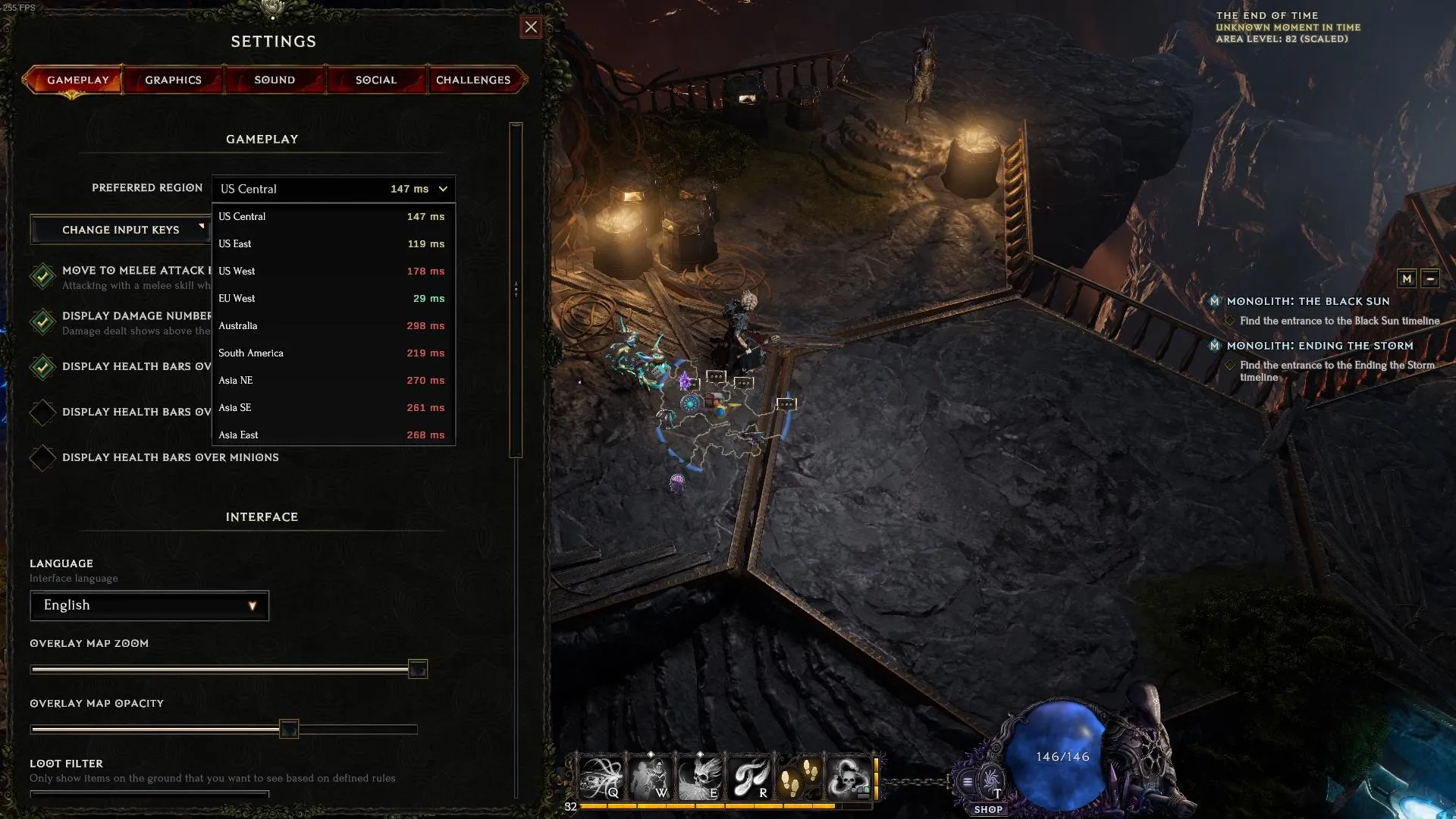Activate the skill bound to Q
The image size is (1456, 819).
point(601,777)
